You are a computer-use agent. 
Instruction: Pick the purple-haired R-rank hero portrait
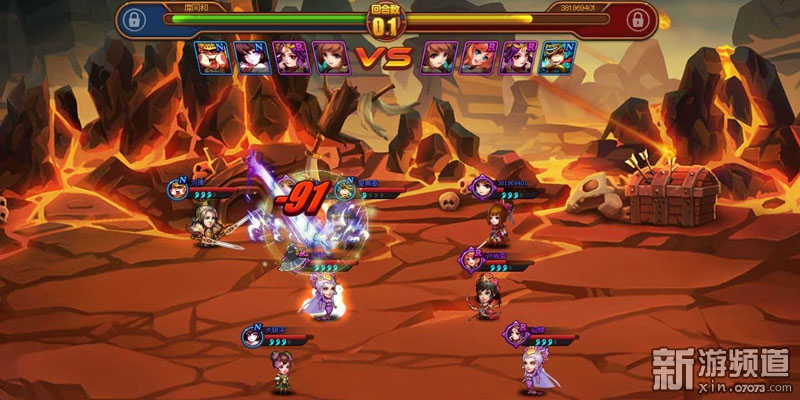point(517,57)
